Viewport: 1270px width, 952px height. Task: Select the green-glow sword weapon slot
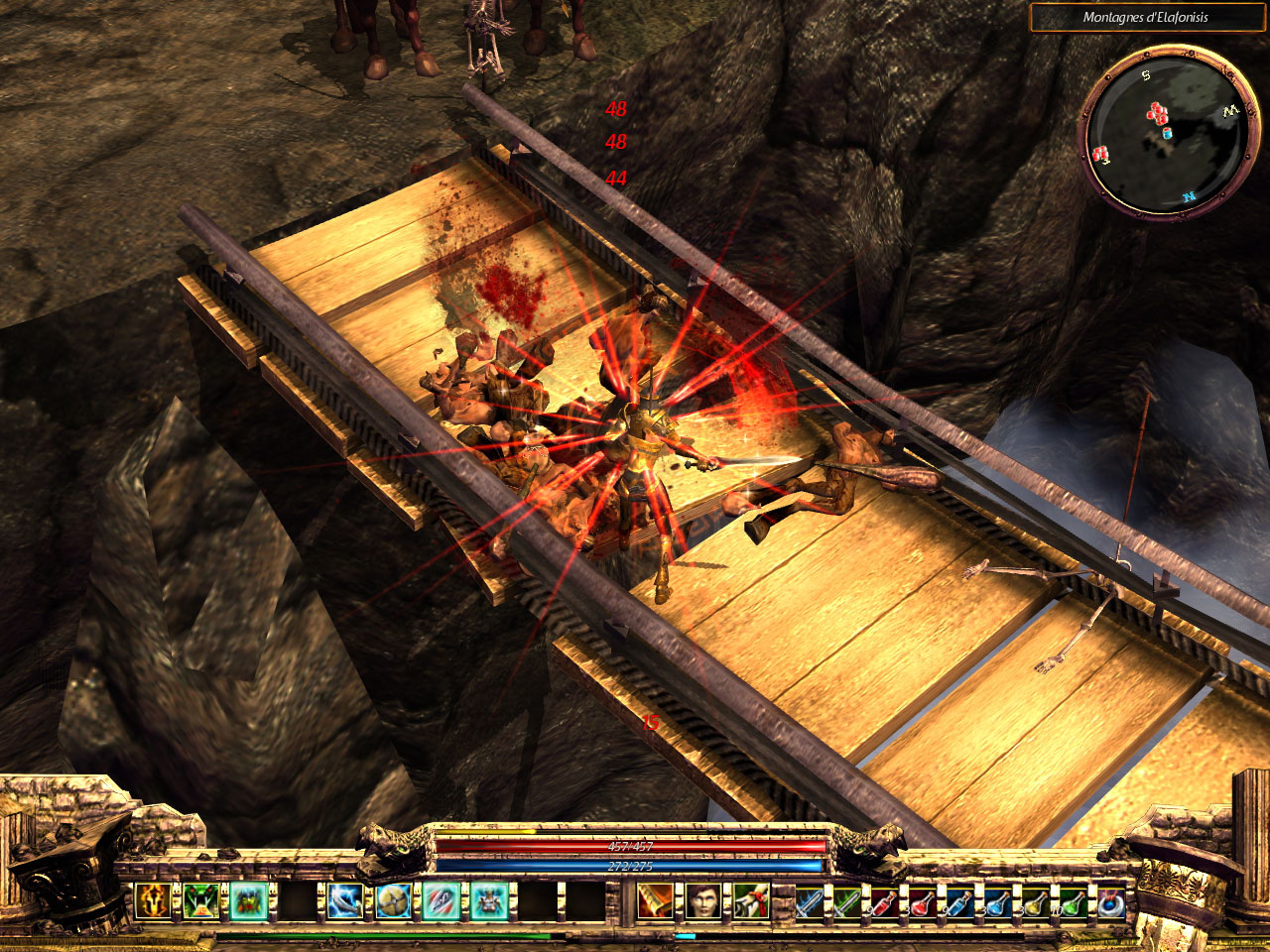(847, 902)
